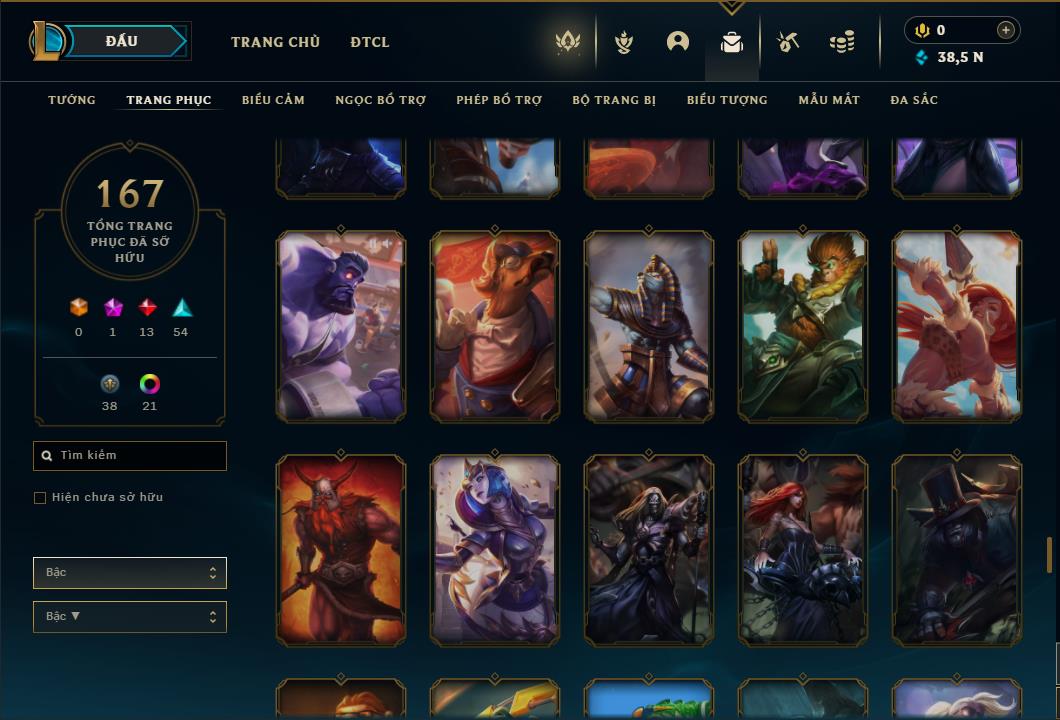Open the BỘ TRANG BỊ tab
Screen dimensions: 1060x720
[x=614, y=100]
